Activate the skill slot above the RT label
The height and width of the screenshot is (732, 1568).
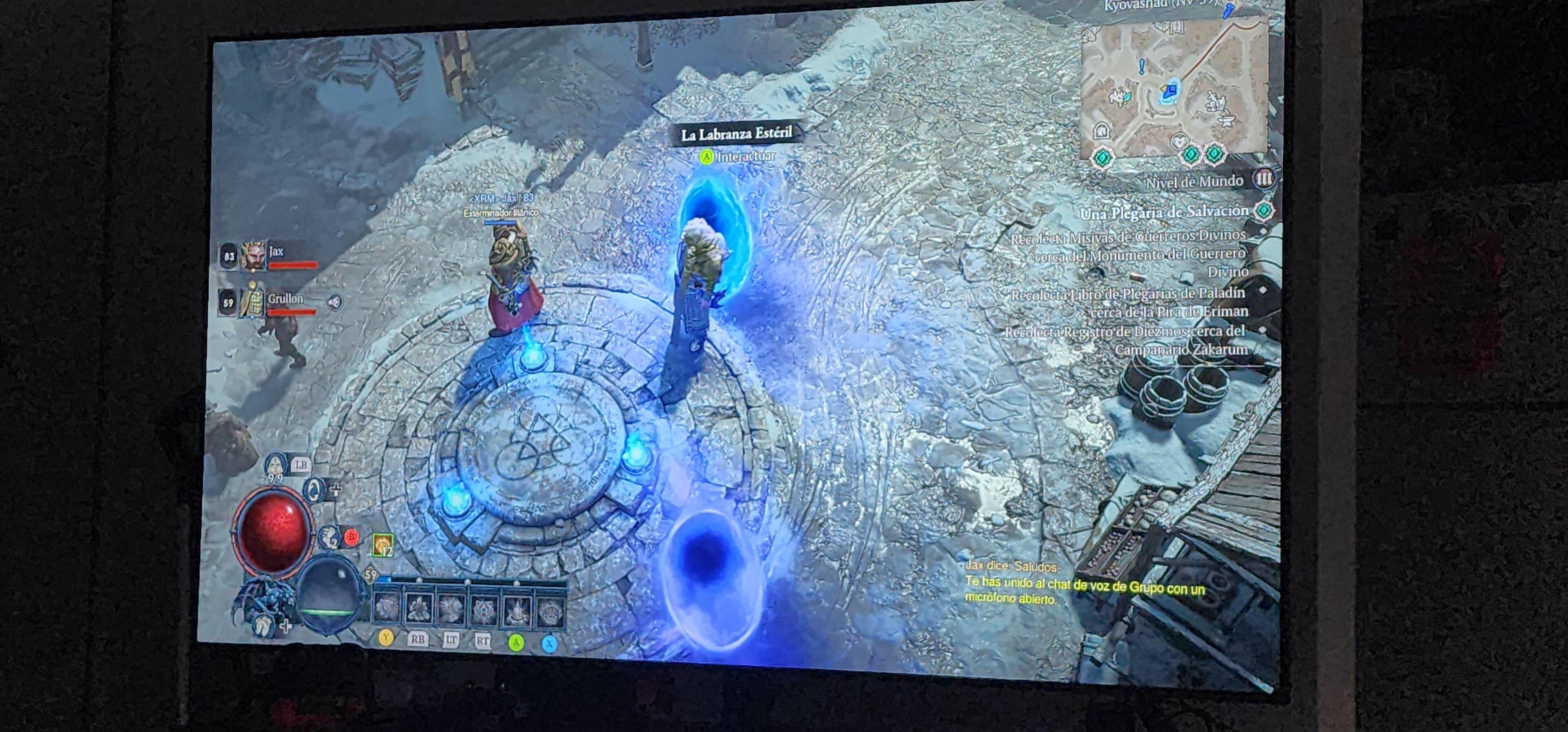484,608
